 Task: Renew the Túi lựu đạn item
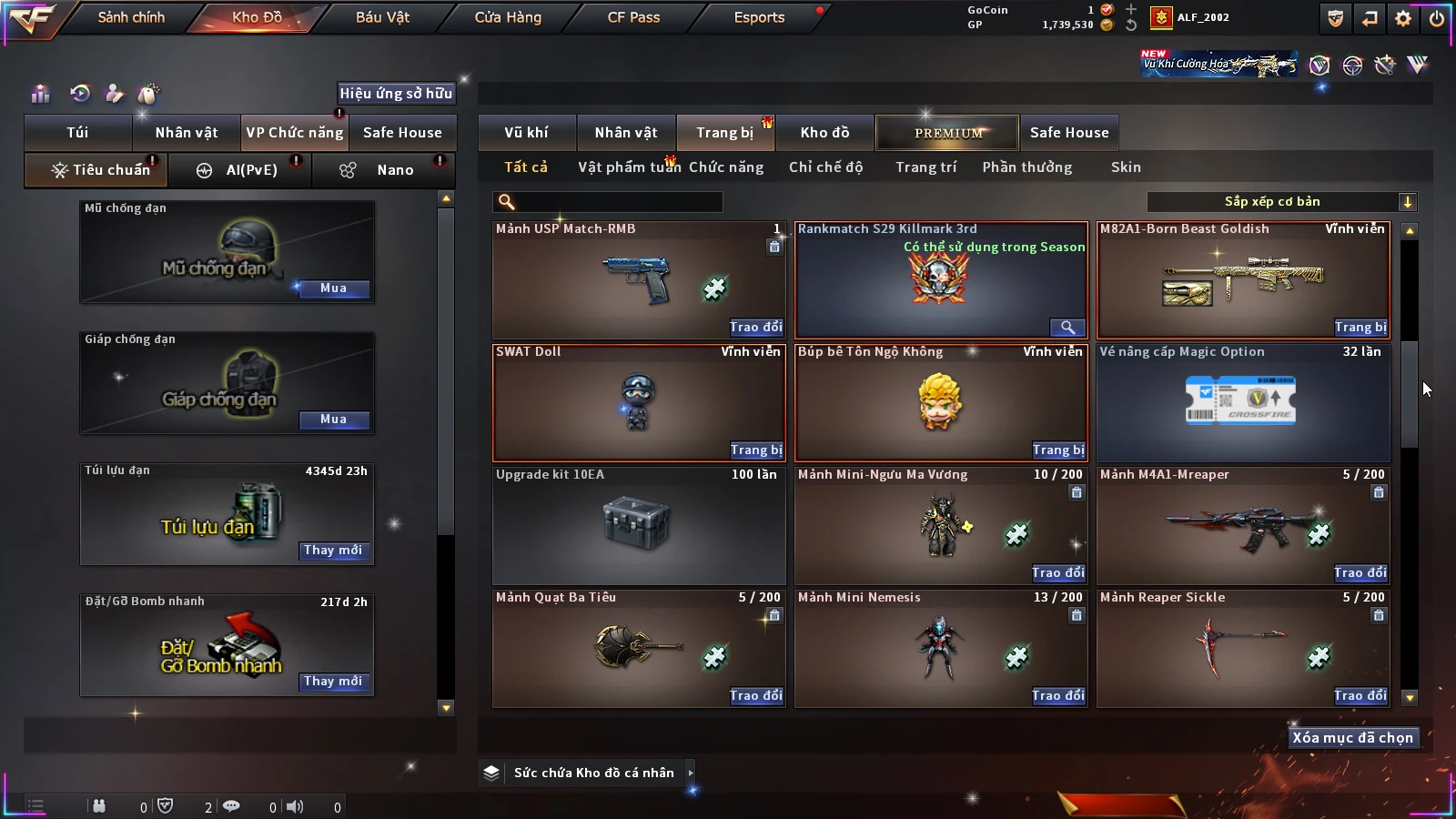pyautogui.click(x=333, y=551)
